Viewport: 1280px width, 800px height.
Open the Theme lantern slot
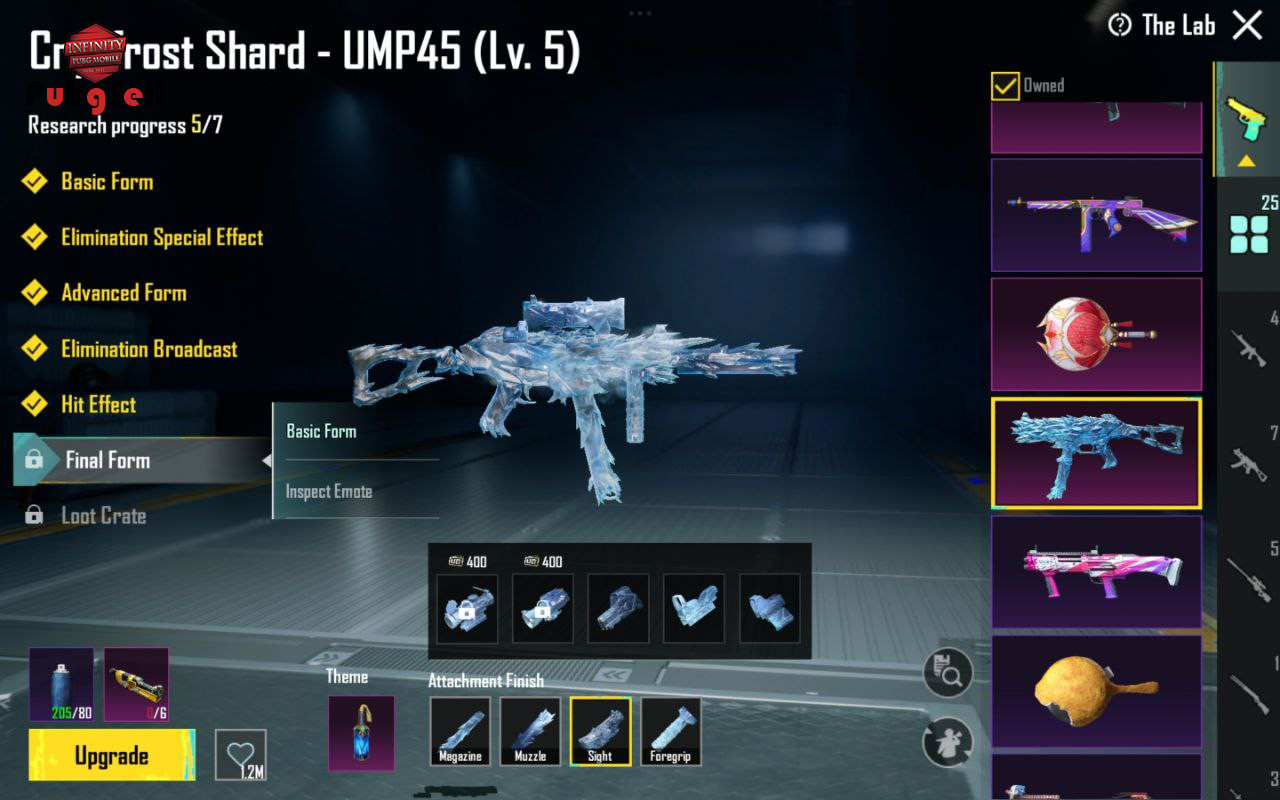pos(361,732)
